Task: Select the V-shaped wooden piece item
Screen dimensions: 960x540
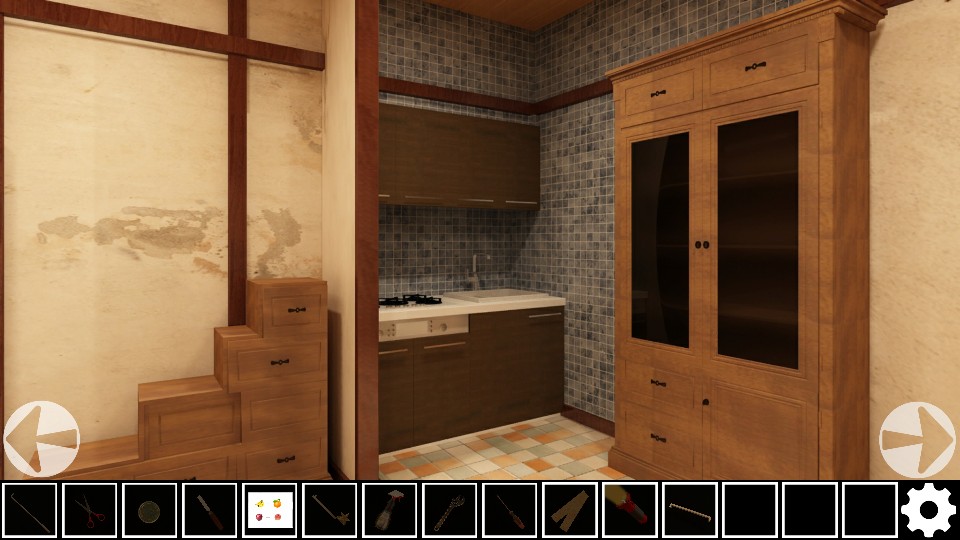Action: [x=570, y=510]
